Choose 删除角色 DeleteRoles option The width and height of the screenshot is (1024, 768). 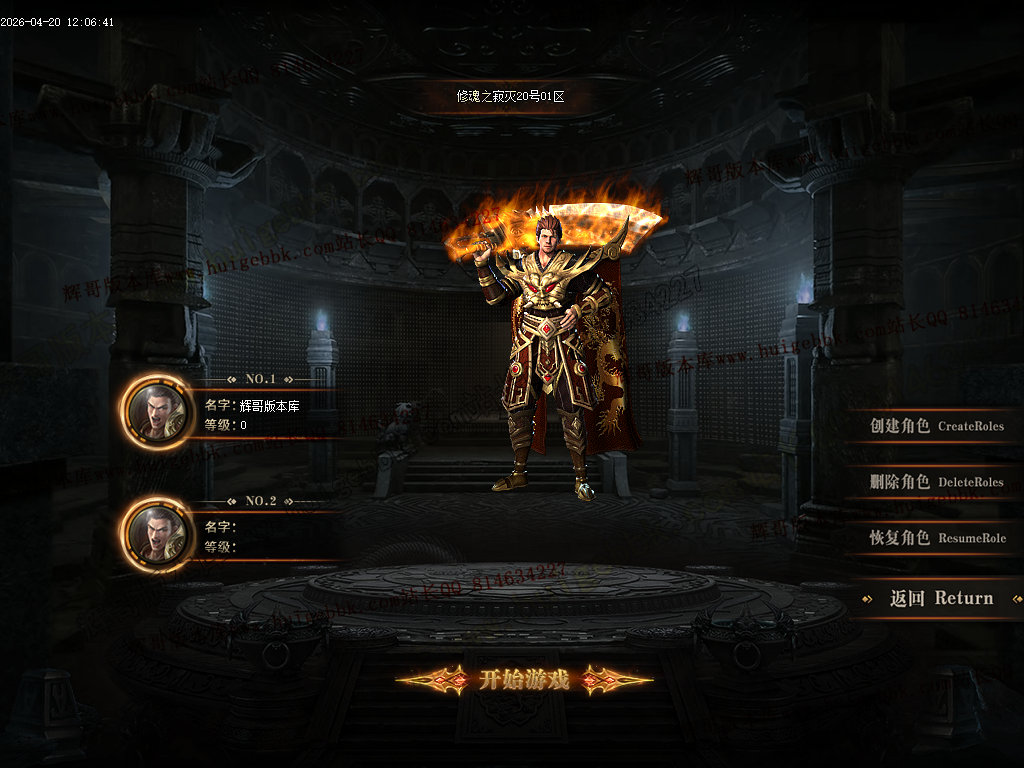[x=936, y=482]
